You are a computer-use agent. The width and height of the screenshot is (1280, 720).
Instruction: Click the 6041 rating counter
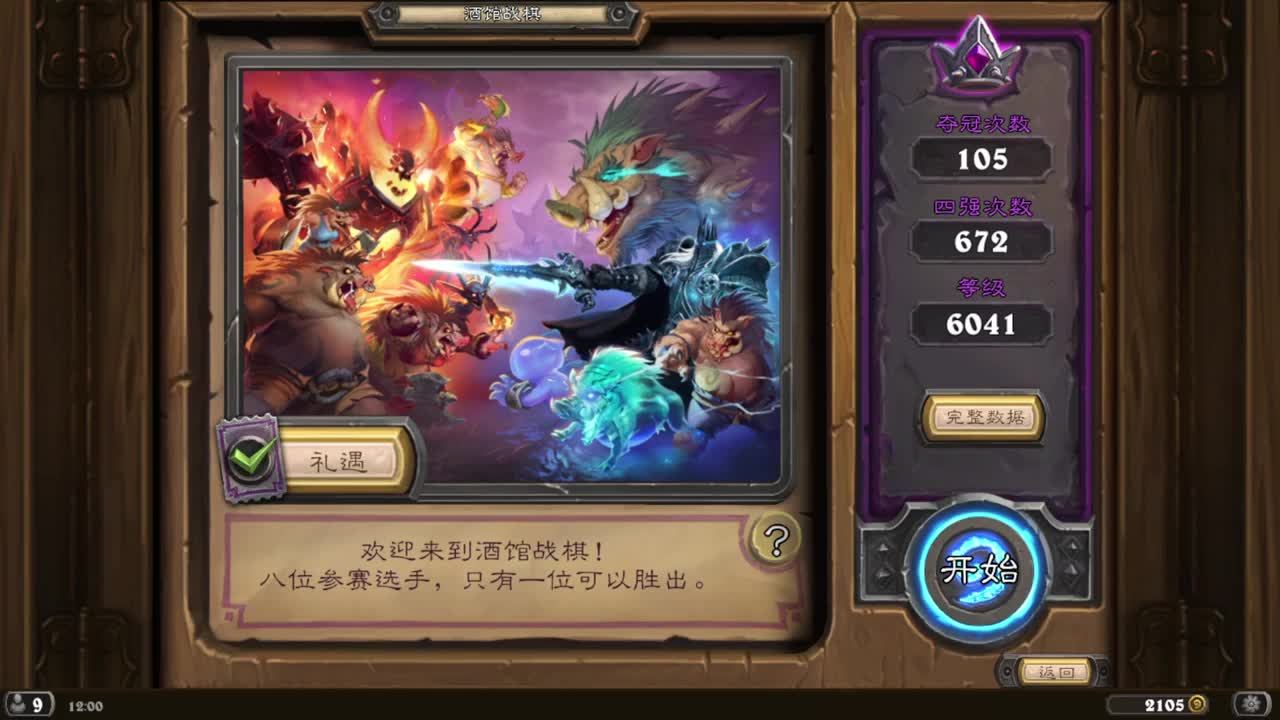click(x=983, y=323)
